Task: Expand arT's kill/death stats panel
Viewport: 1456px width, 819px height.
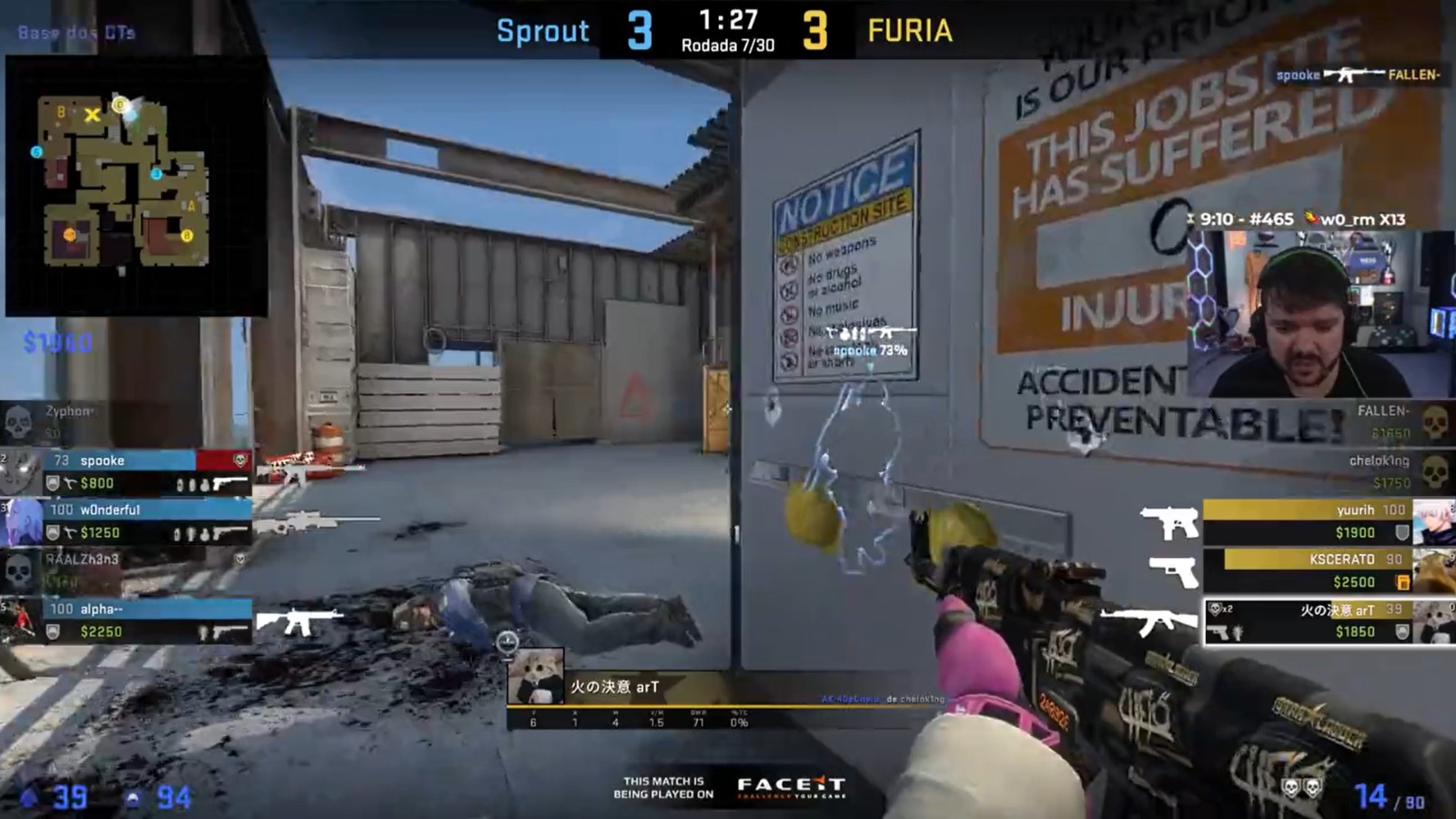Action: click(637, 719)
